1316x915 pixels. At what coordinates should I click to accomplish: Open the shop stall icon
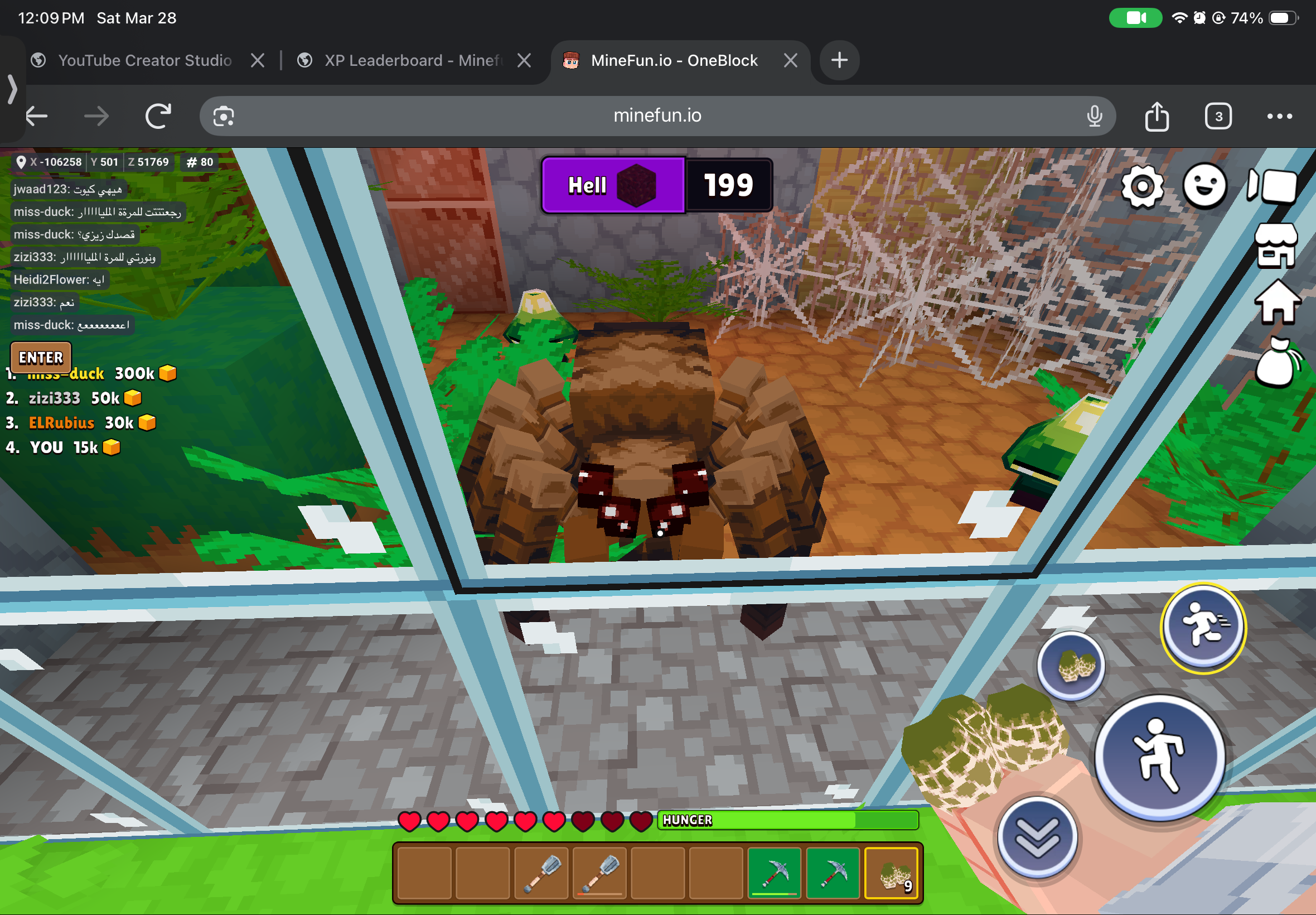pos(1276,247)
